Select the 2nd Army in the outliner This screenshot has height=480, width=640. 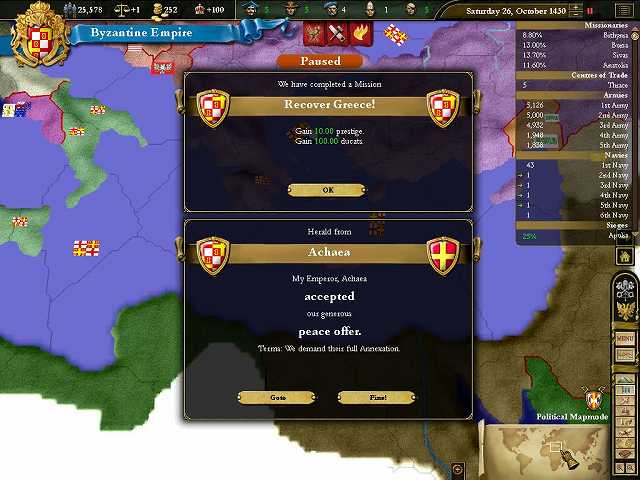click(x=600, y=115)
